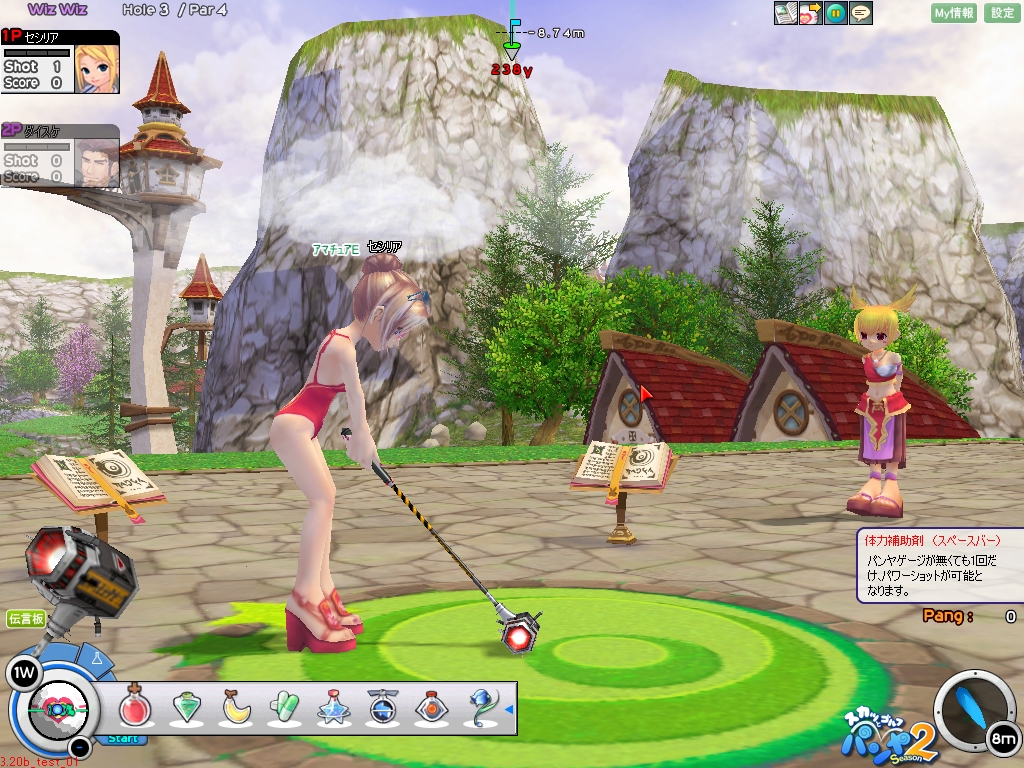Use the red round potion item
Screen dimensions: 1024x768
click(x=134, y=708)
